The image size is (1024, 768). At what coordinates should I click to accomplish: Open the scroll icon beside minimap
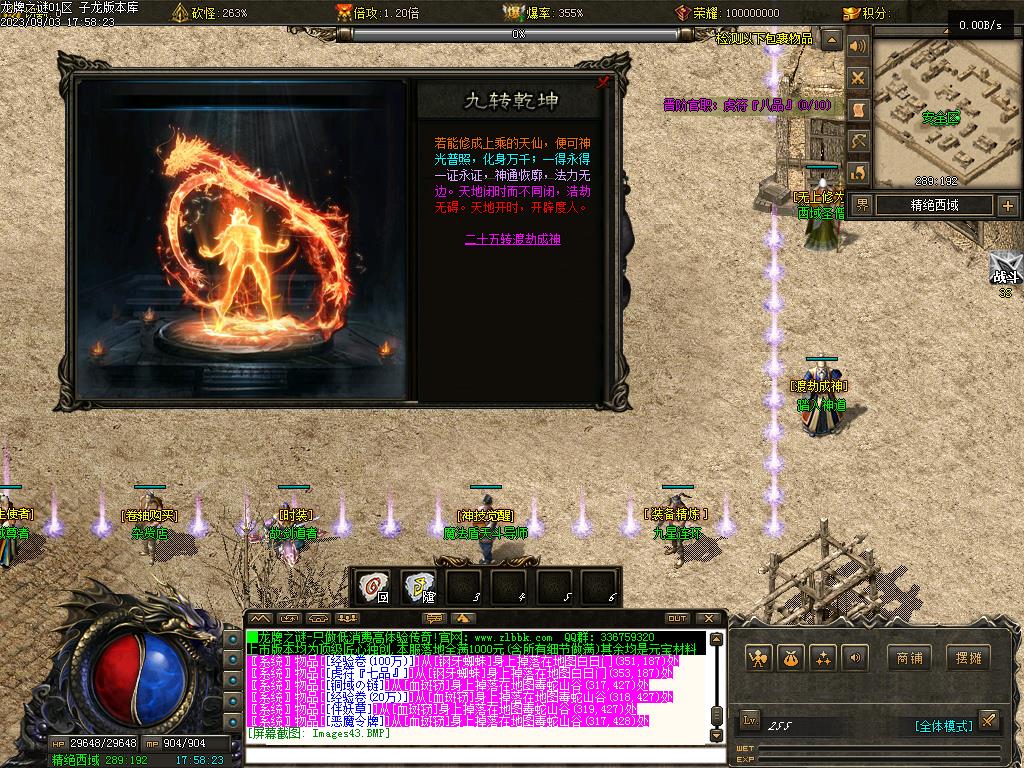coord(857,109)
